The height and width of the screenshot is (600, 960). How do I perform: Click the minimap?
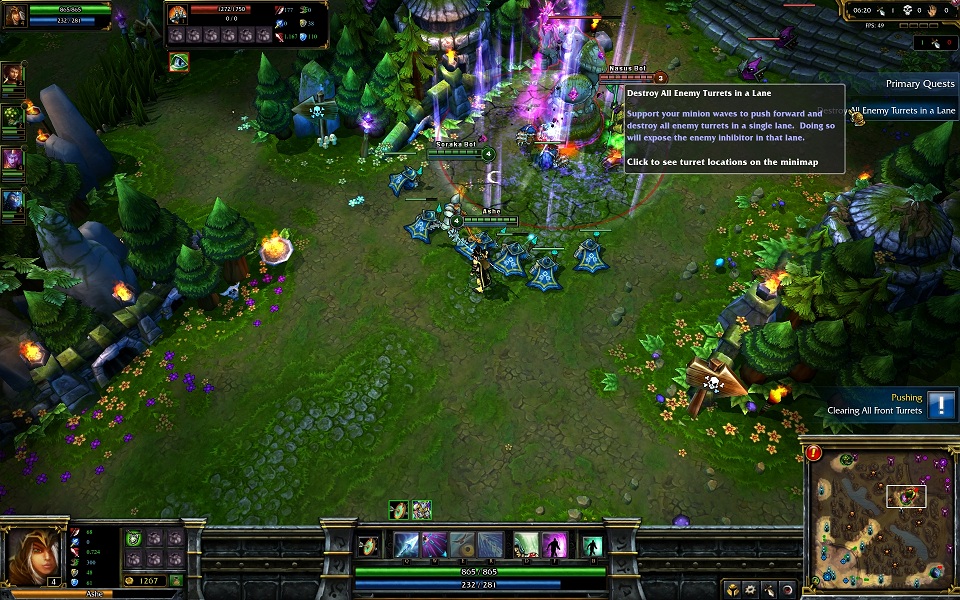(x=878, y=515)
